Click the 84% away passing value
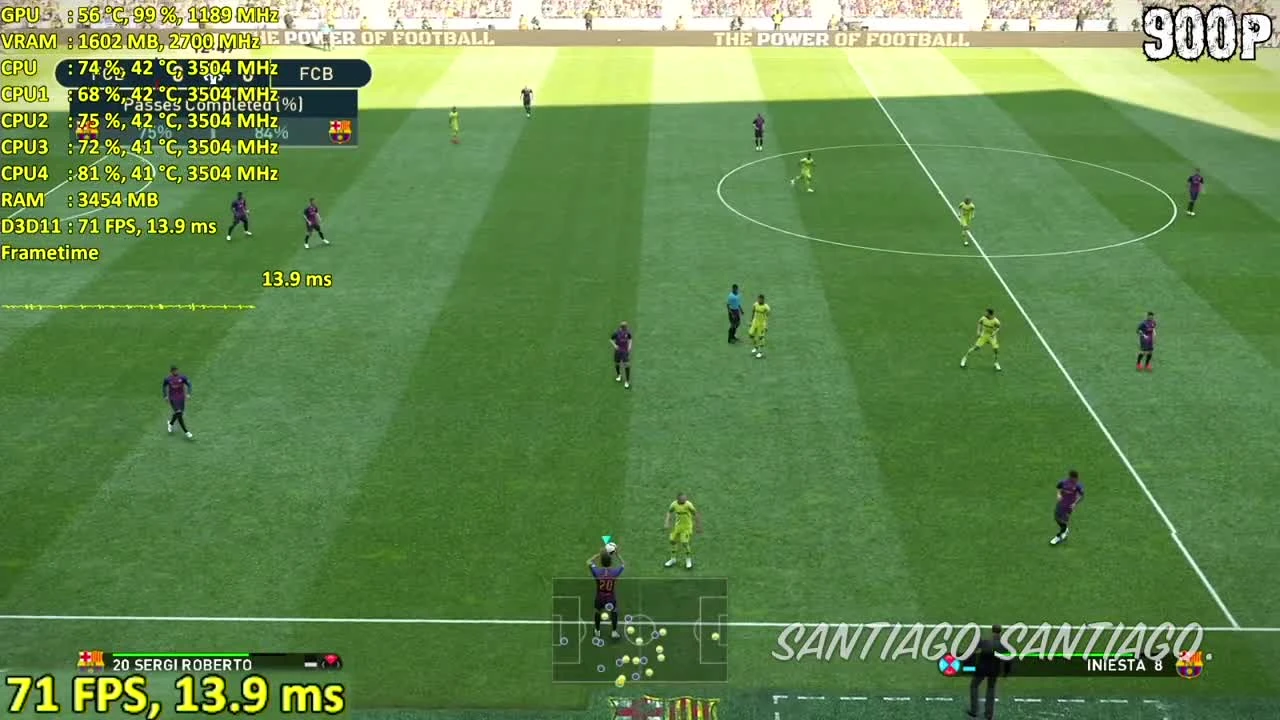1280x720 pixels. (272, 131)
